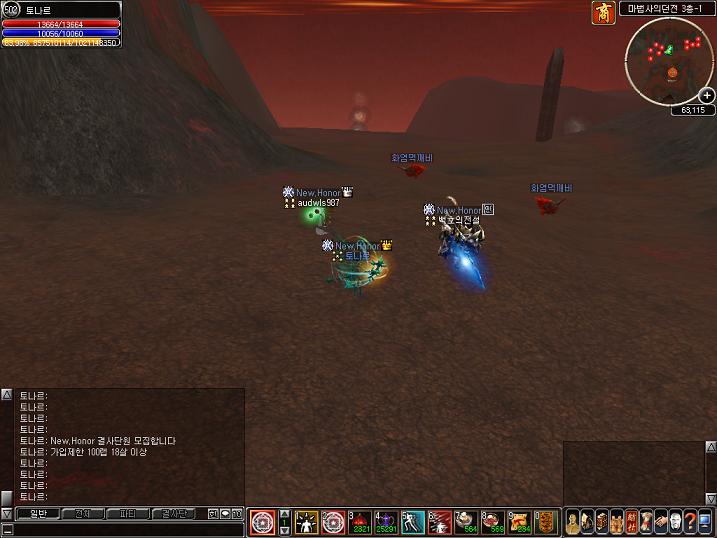717x538 pixels.
Task: Activate the cyan martial arts skill in slot 5
Action: 414,522
